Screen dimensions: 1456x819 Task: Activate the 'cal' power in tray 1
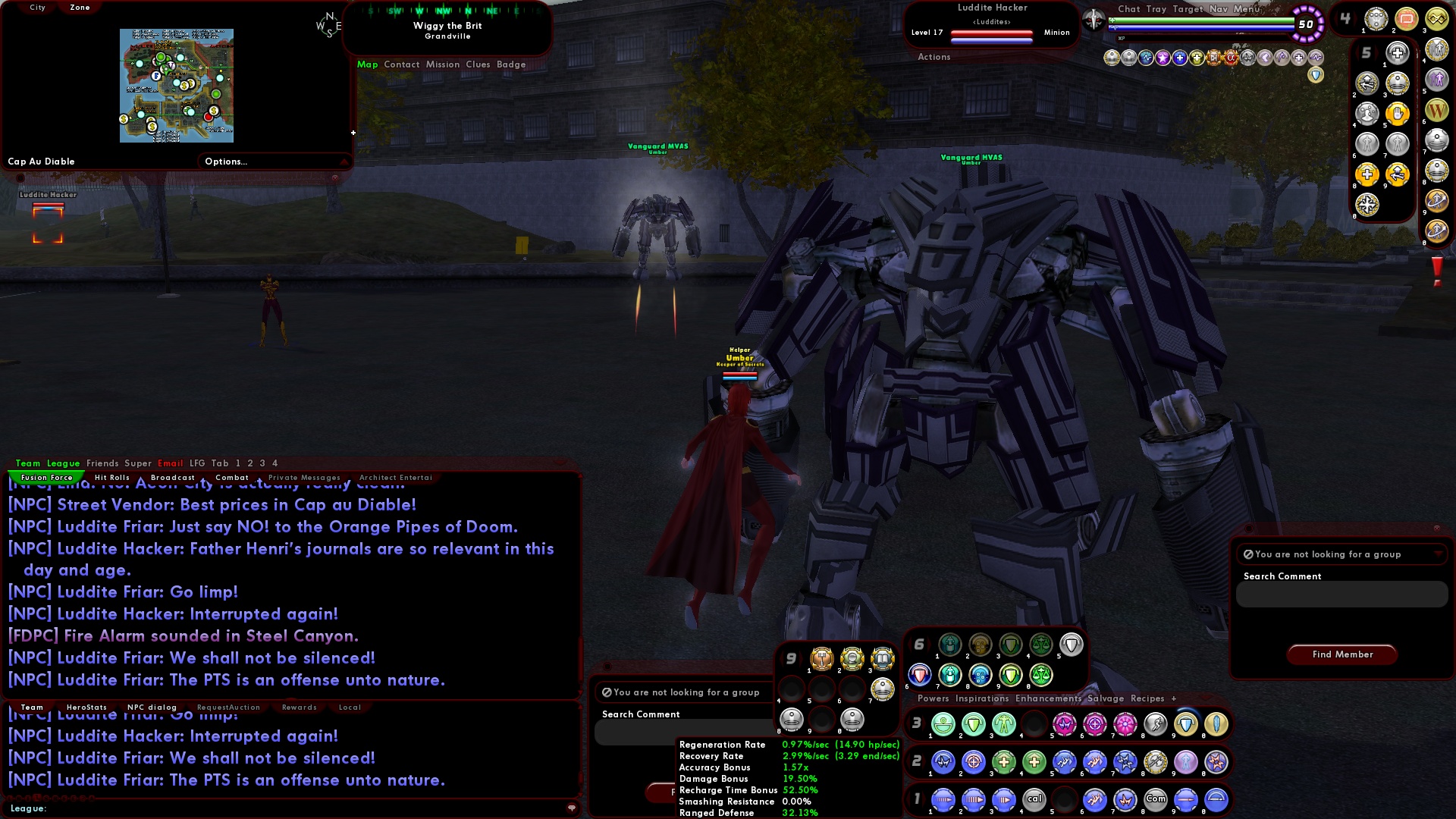point(1035,799)
